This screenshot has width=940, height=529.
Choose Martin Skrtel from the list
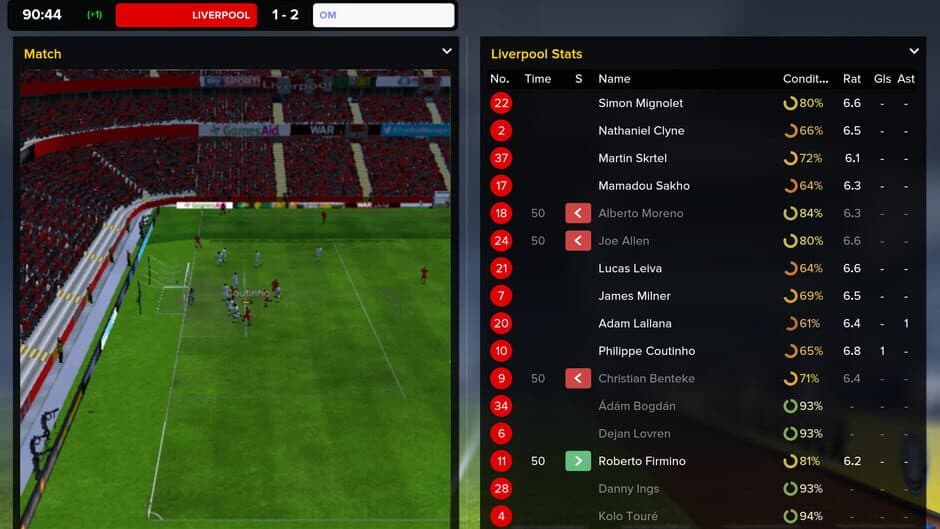coord(632,158)
